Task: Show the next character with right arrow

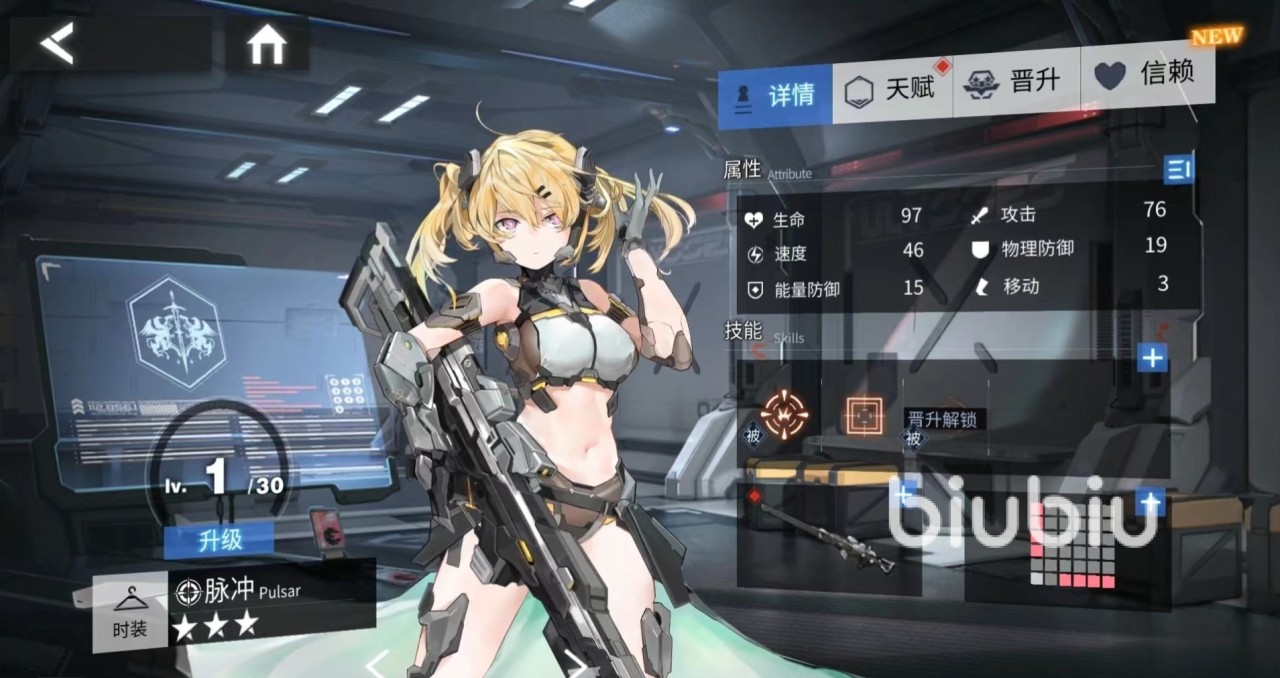Action: pyautogui.click(x=577, y=664)
